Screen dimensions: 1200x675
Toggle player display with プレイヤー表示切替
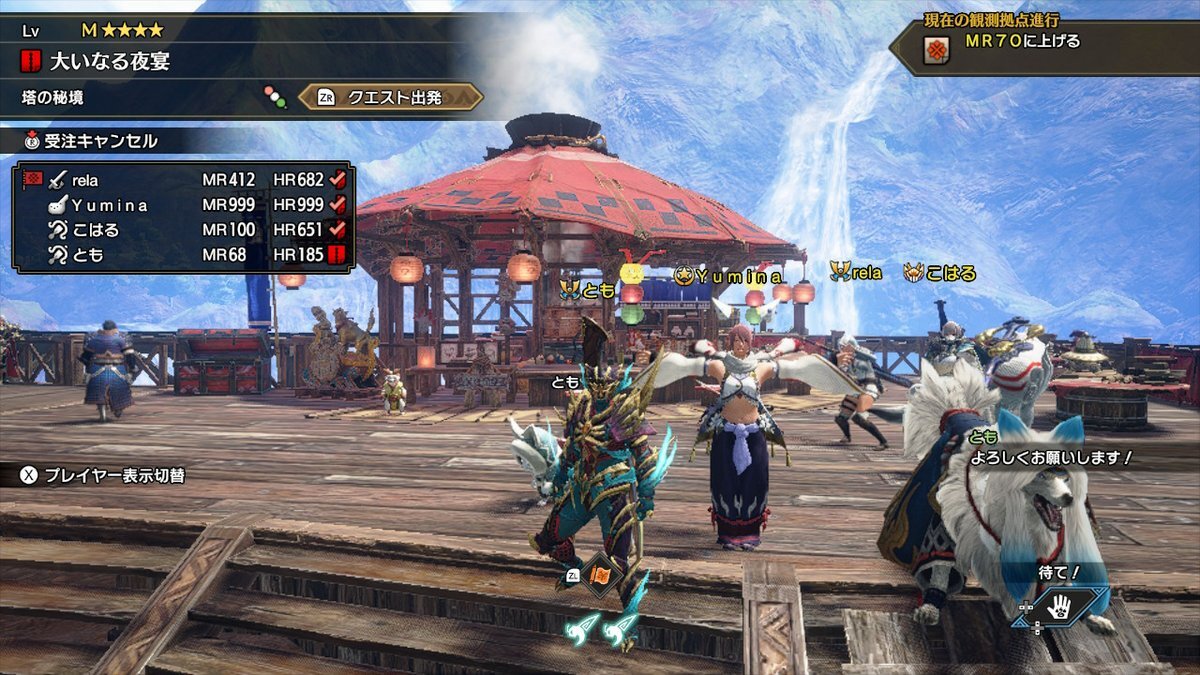click(102, 475)
